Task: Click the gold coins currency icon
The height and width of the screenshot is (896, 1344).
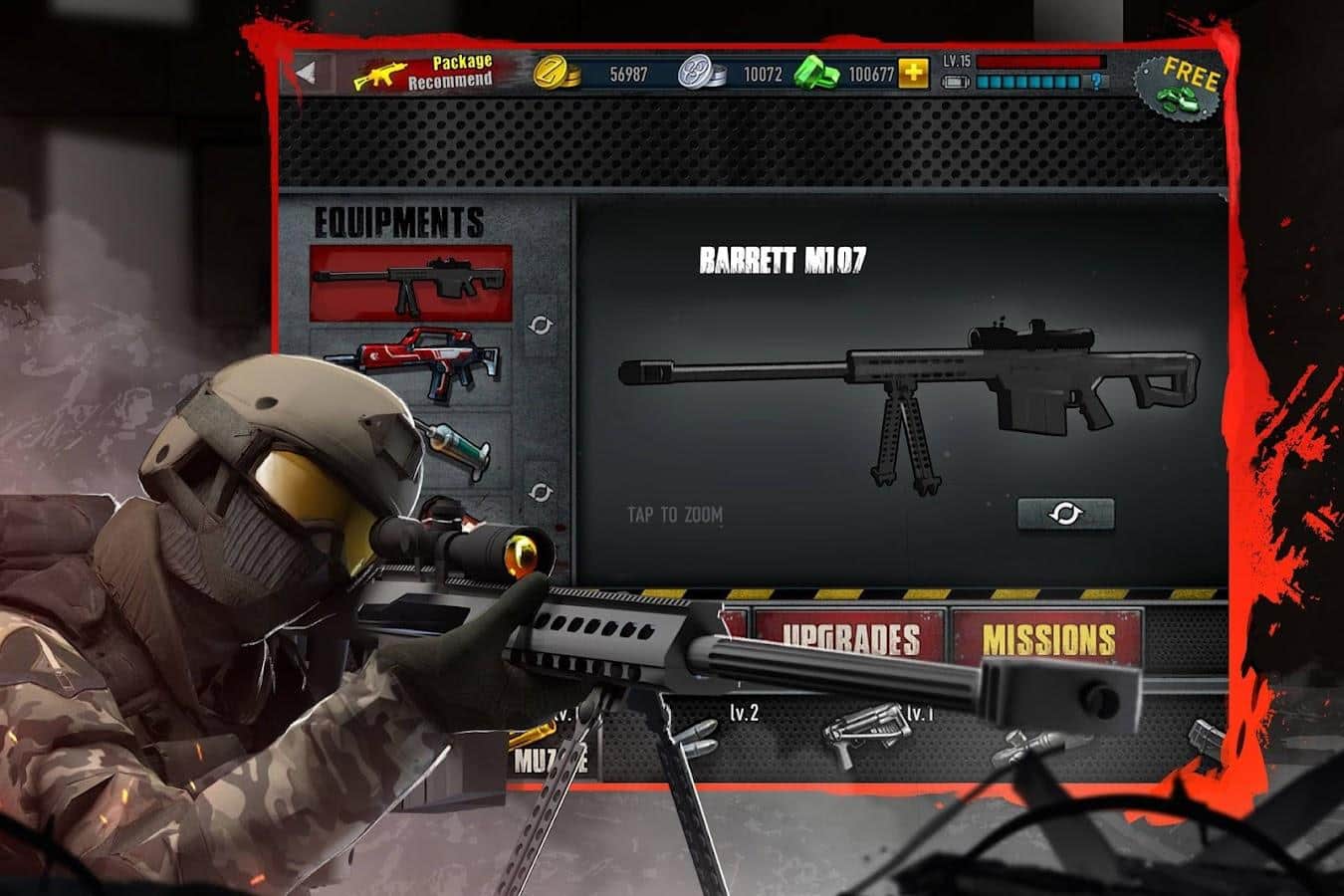Action: point(555,72)
